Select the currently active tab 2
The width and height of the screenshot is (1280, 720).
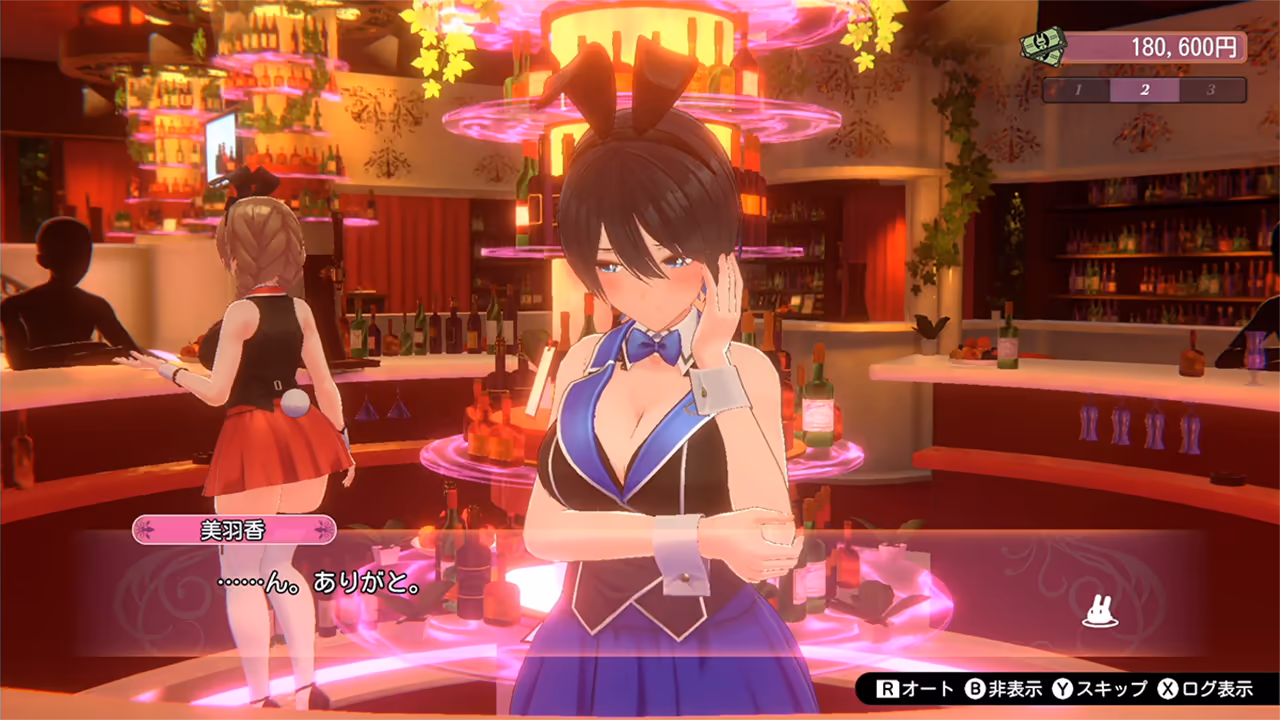[x=1147, y=89]
